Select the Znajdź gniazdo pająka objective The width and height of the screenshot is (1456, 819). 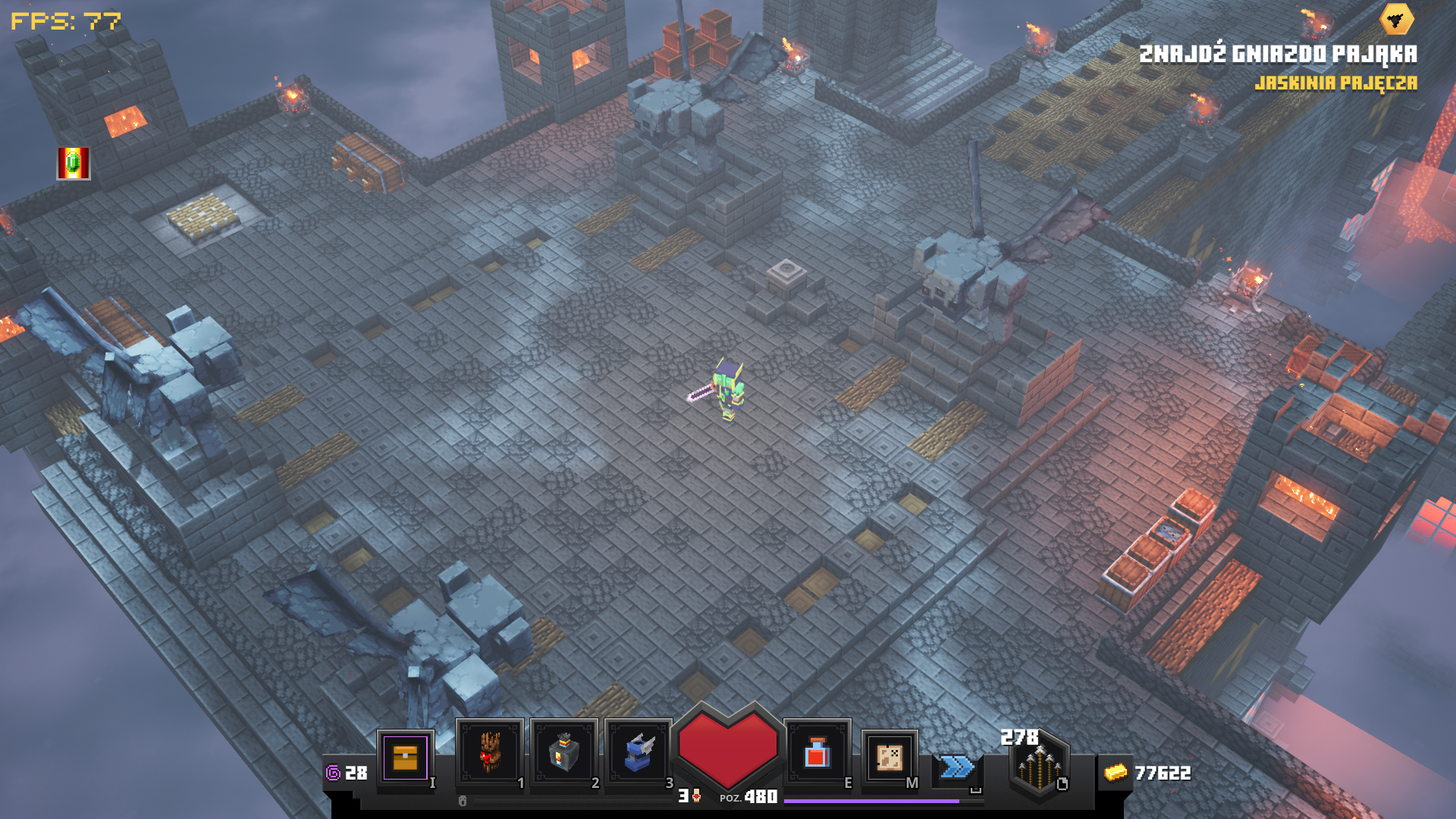pyautogui.click(x=1278, y=54)
